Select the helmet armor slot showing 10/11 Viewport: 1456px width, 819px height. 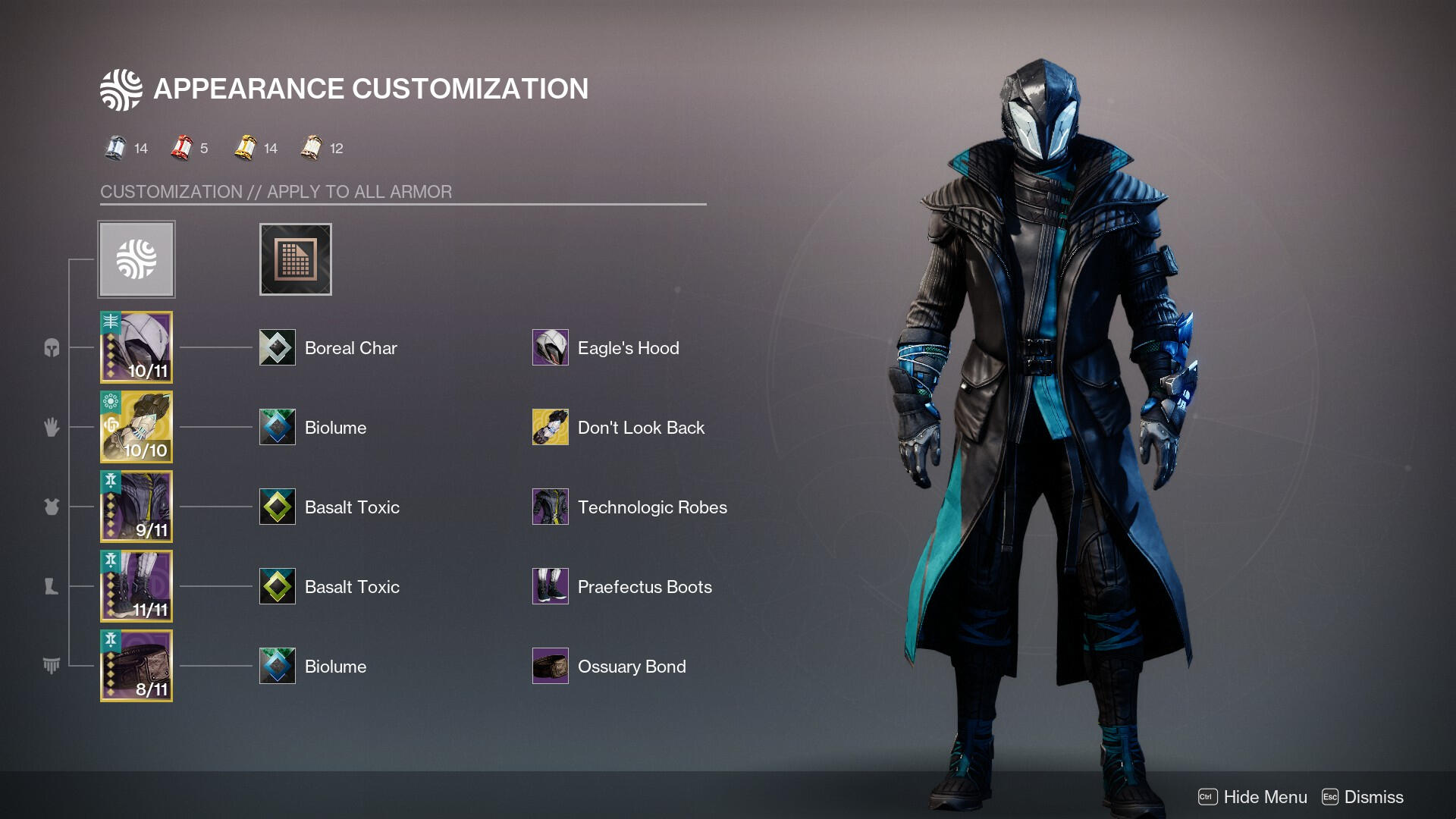tap(136, 347)
